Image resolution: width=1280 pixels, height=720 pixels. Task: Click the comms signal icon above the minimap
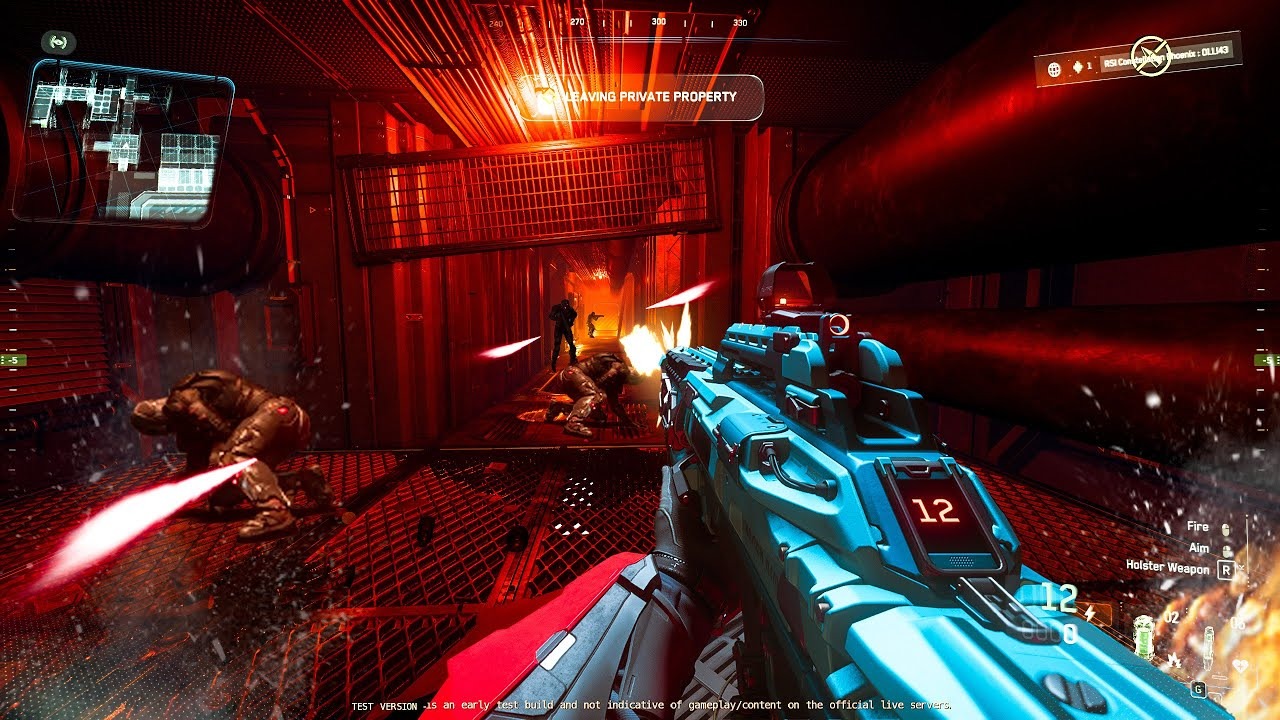click(58, 42)
